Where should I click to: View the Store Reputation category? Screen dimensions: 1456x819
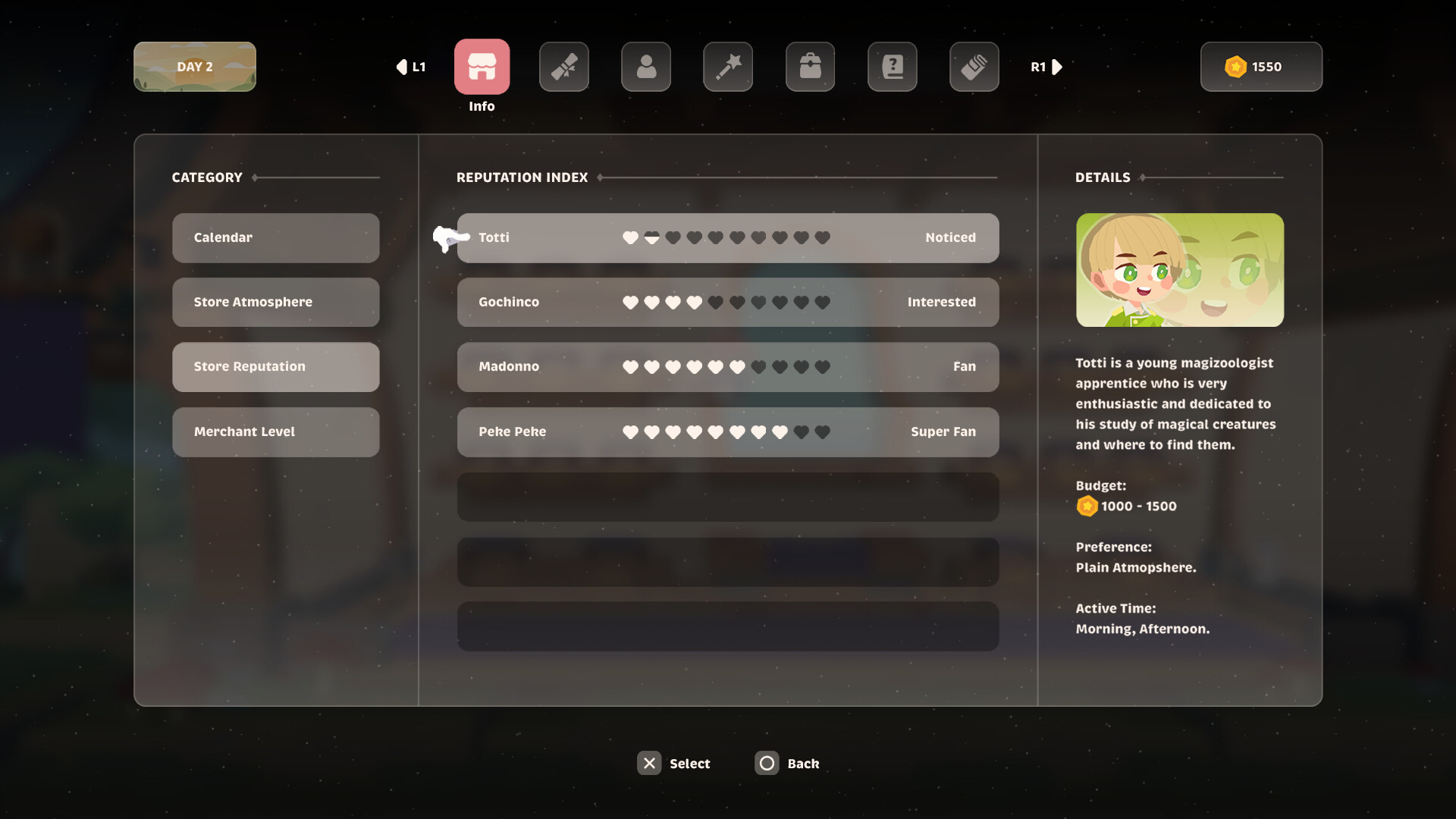point(275,367)
